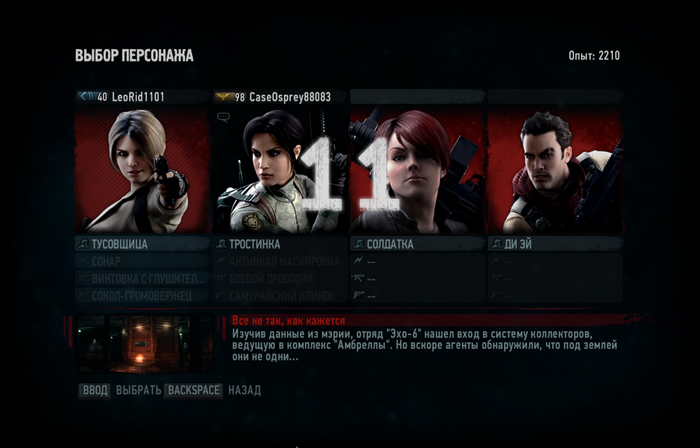Select the Тусовщица character portrait

point(142,170)
